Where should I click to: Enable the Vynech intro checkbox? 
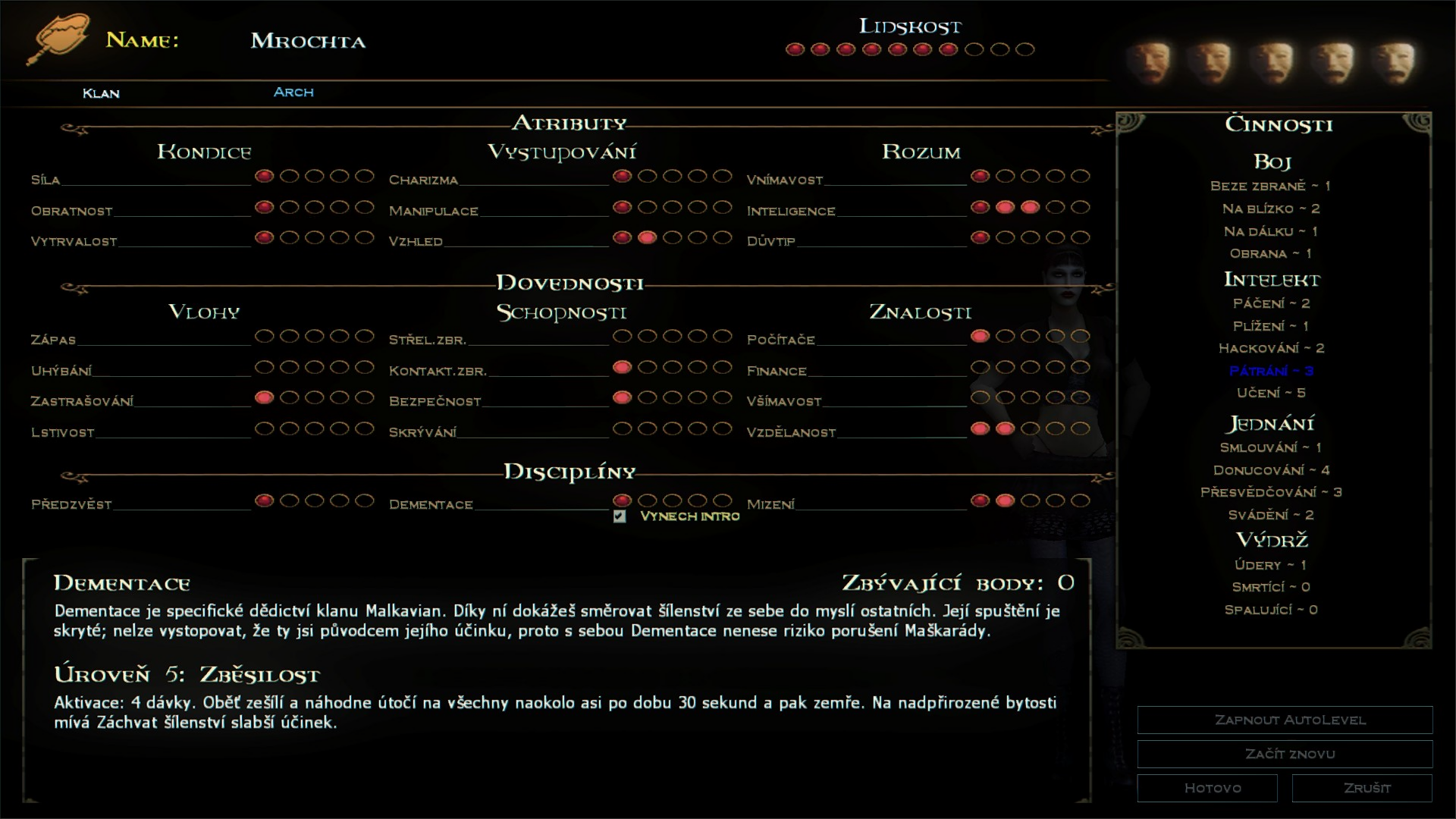click(x=619, y=516)
